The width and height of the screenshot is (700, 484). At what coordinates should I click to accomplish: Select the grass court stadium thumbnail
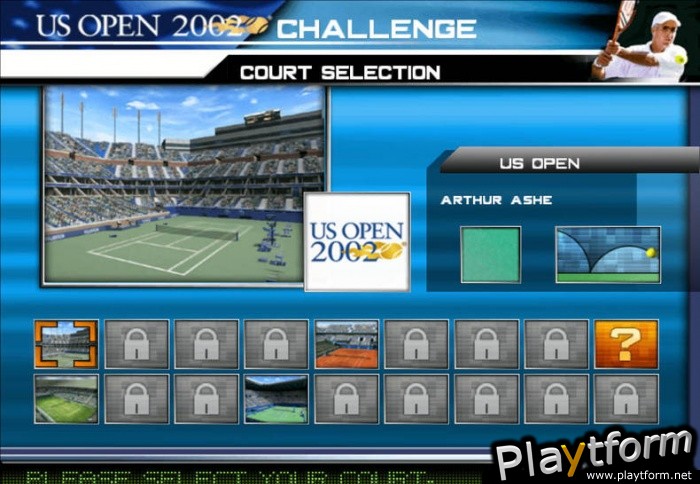(x=66, y=399)
